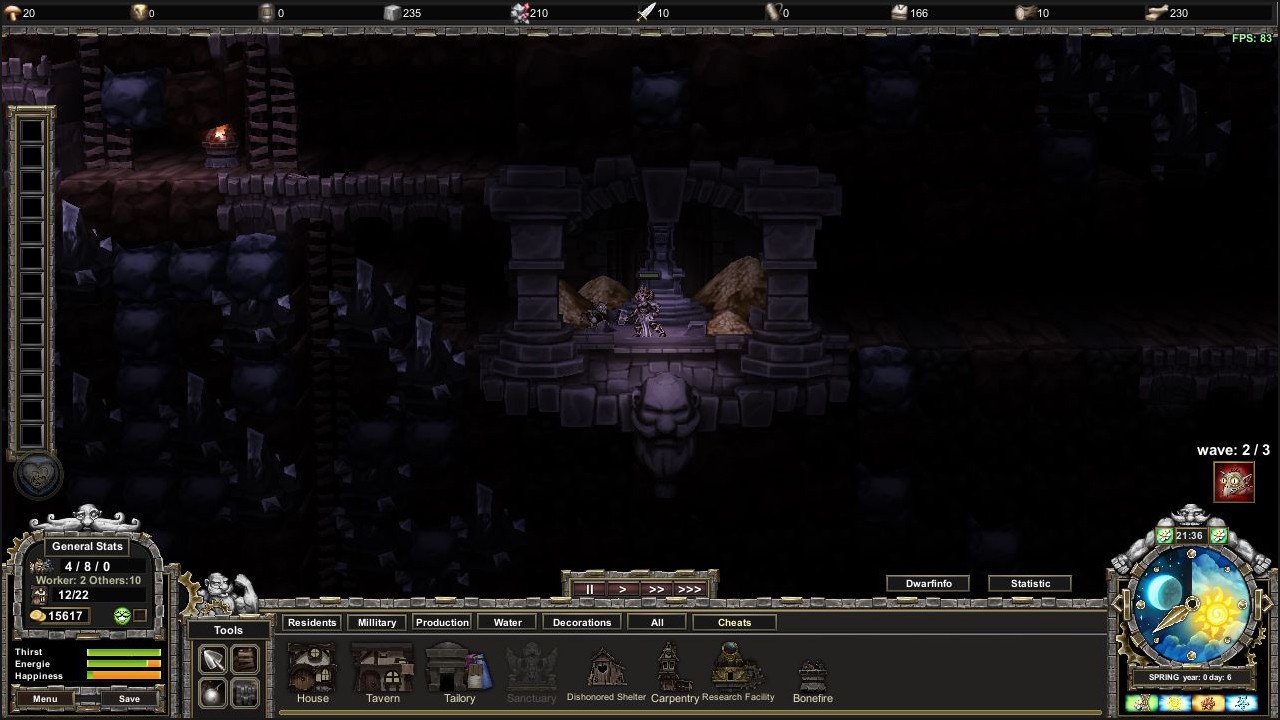Switch to the Millitary tab

pos(376,621)
